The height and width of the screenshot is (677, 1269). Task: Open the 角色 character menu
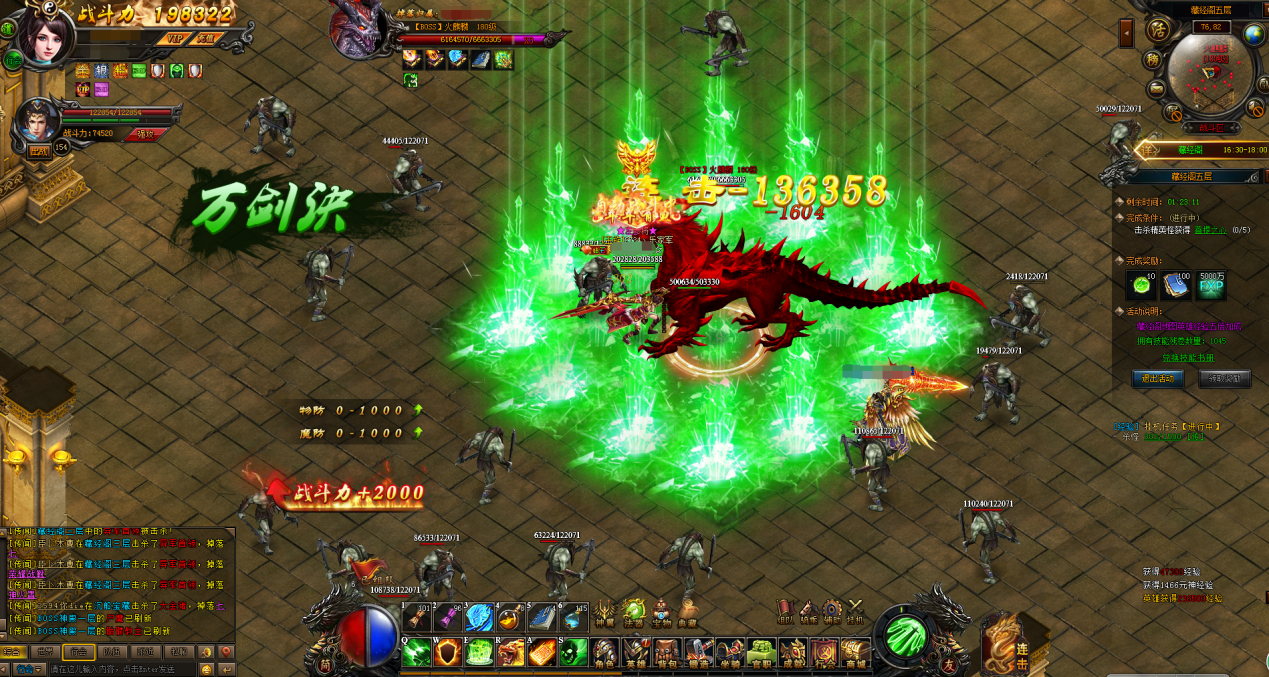click(604, 654)
